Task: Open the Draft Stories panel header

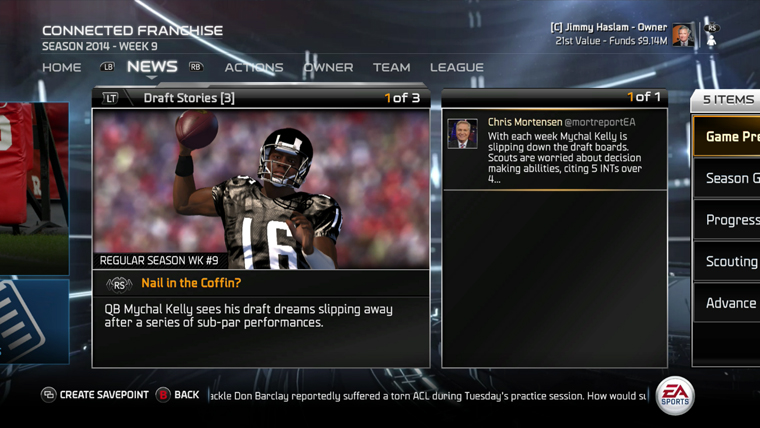Action: [189, 98]
